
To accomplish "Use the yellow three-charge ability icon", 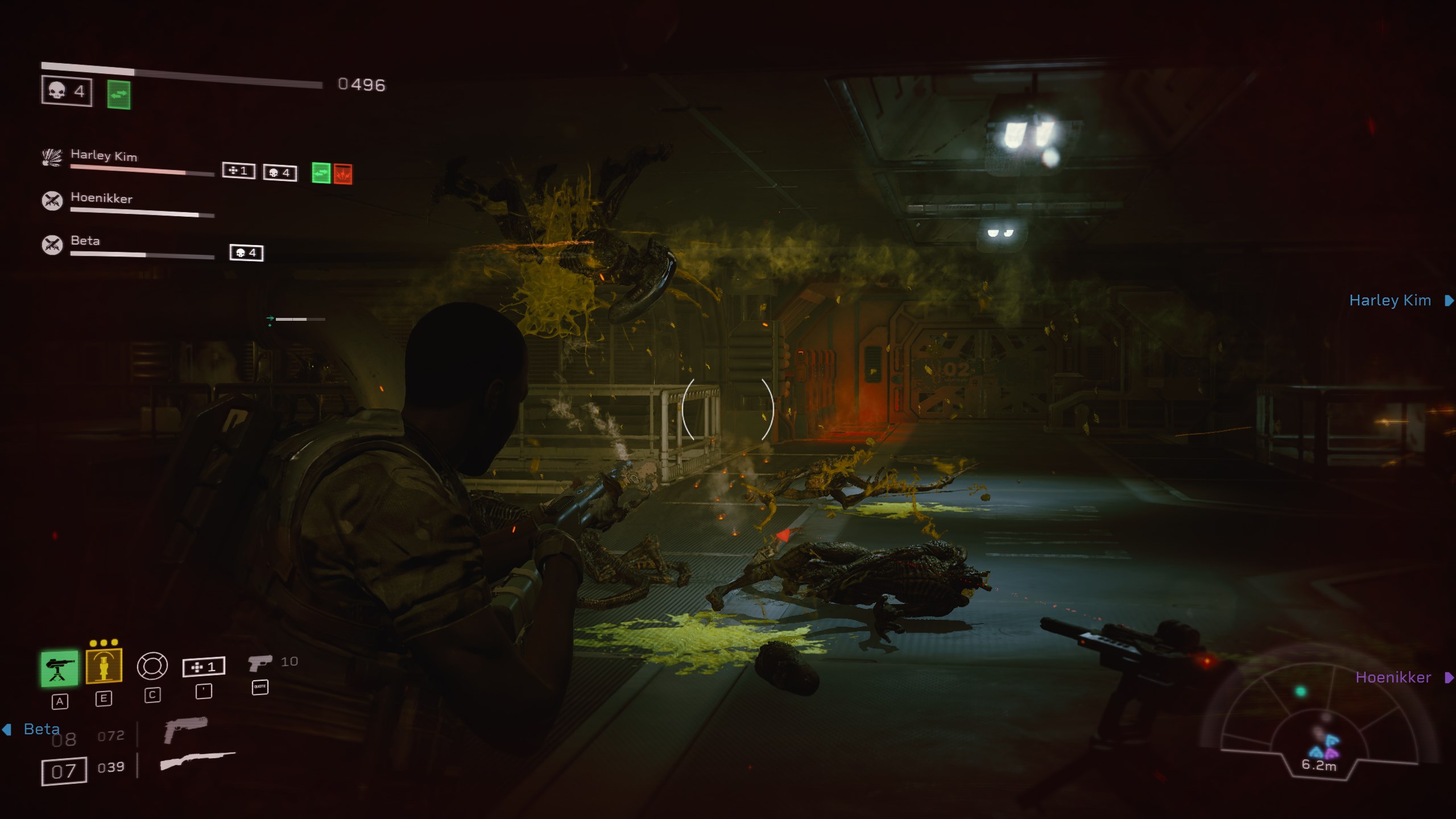I will tap(104, 665).
